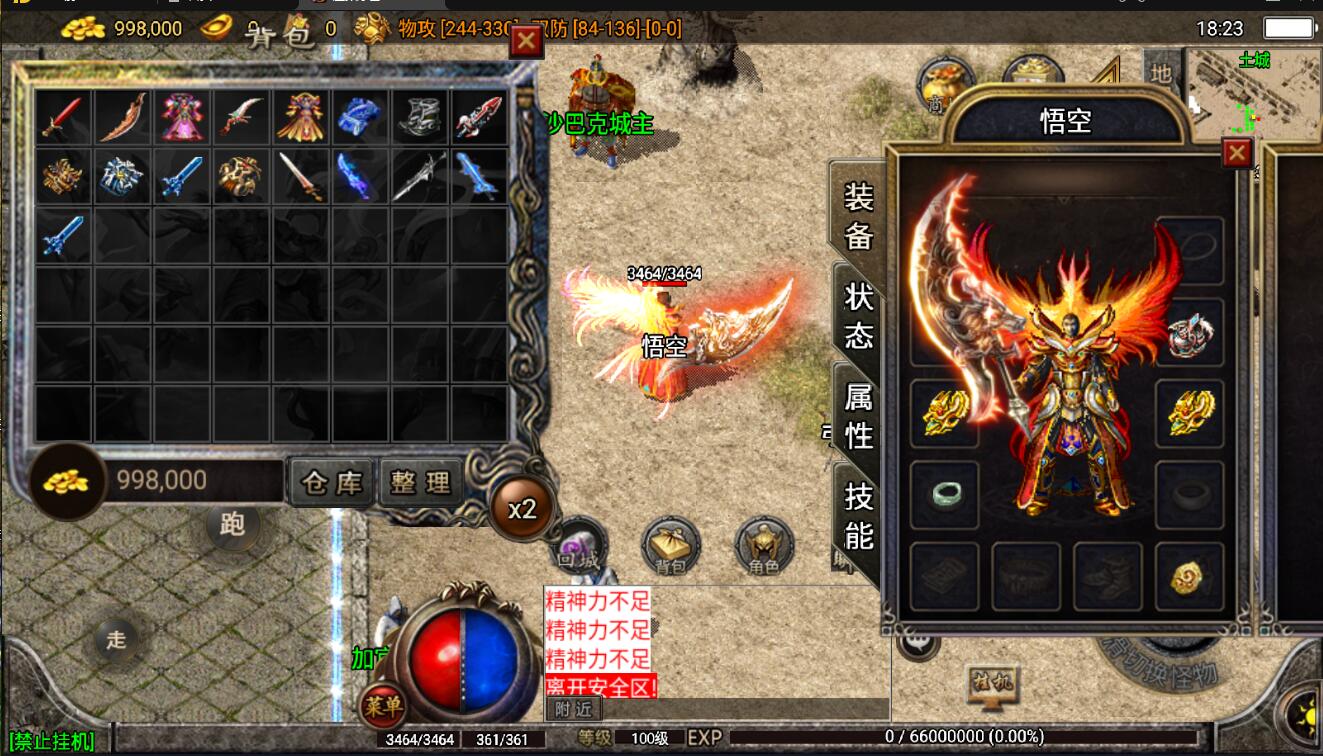Open the 状态 status tab
This screenshot has width=1323, height=756.
[x=858, y=316]
